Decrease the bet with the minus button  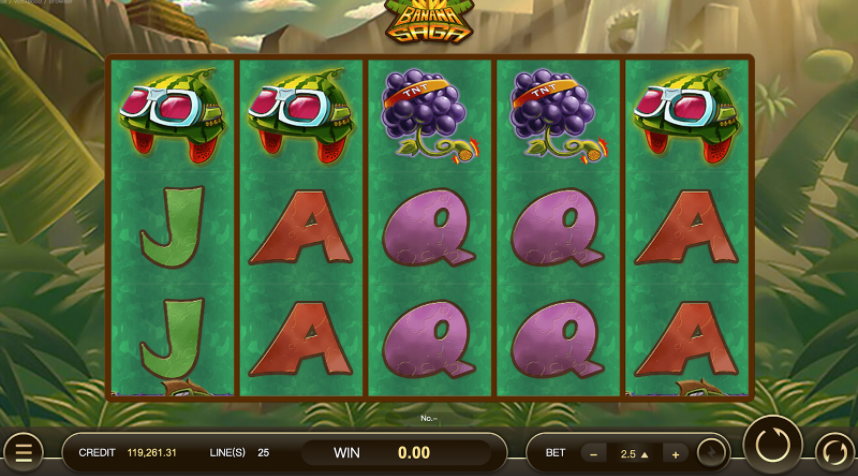click(x=594, y=453)
